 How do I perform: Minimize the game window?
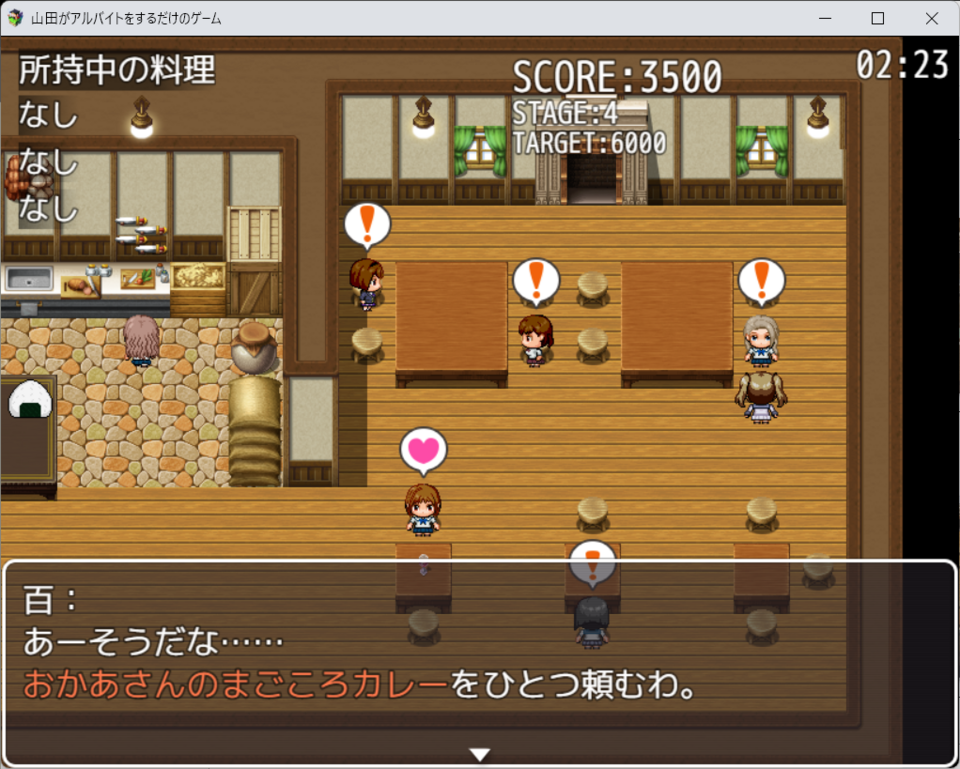click(x=825, y=18)
